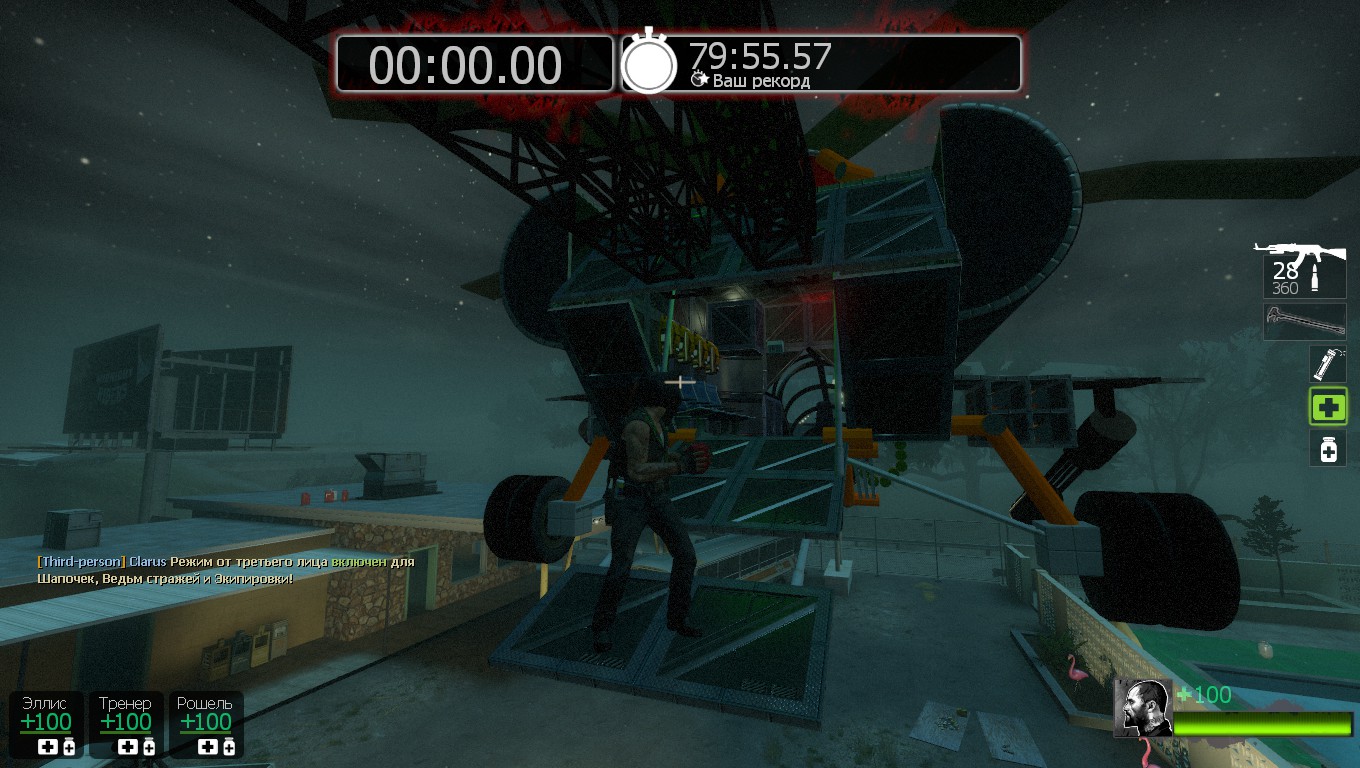Equip the pipe bomb throwable
The height and width of the screenshot is (768, 1360).
tap(1328, 364)
